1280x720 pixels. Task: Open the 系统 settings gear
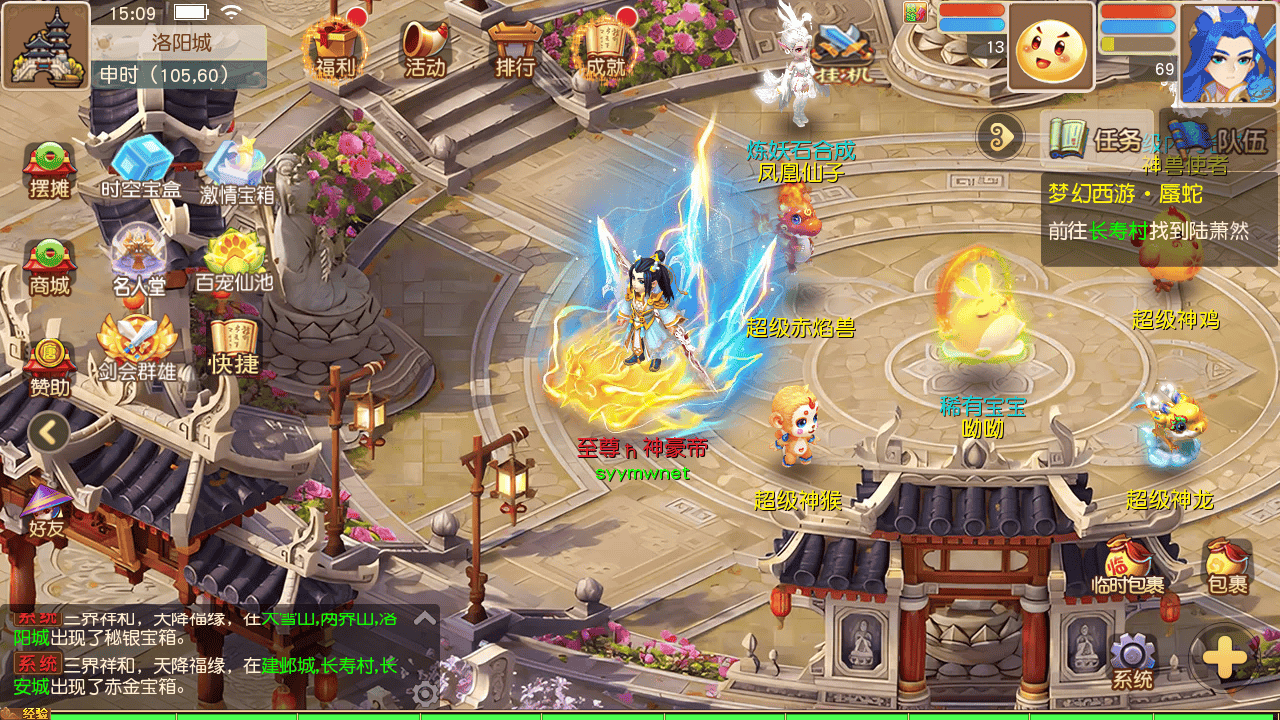tap(1133, 661)
